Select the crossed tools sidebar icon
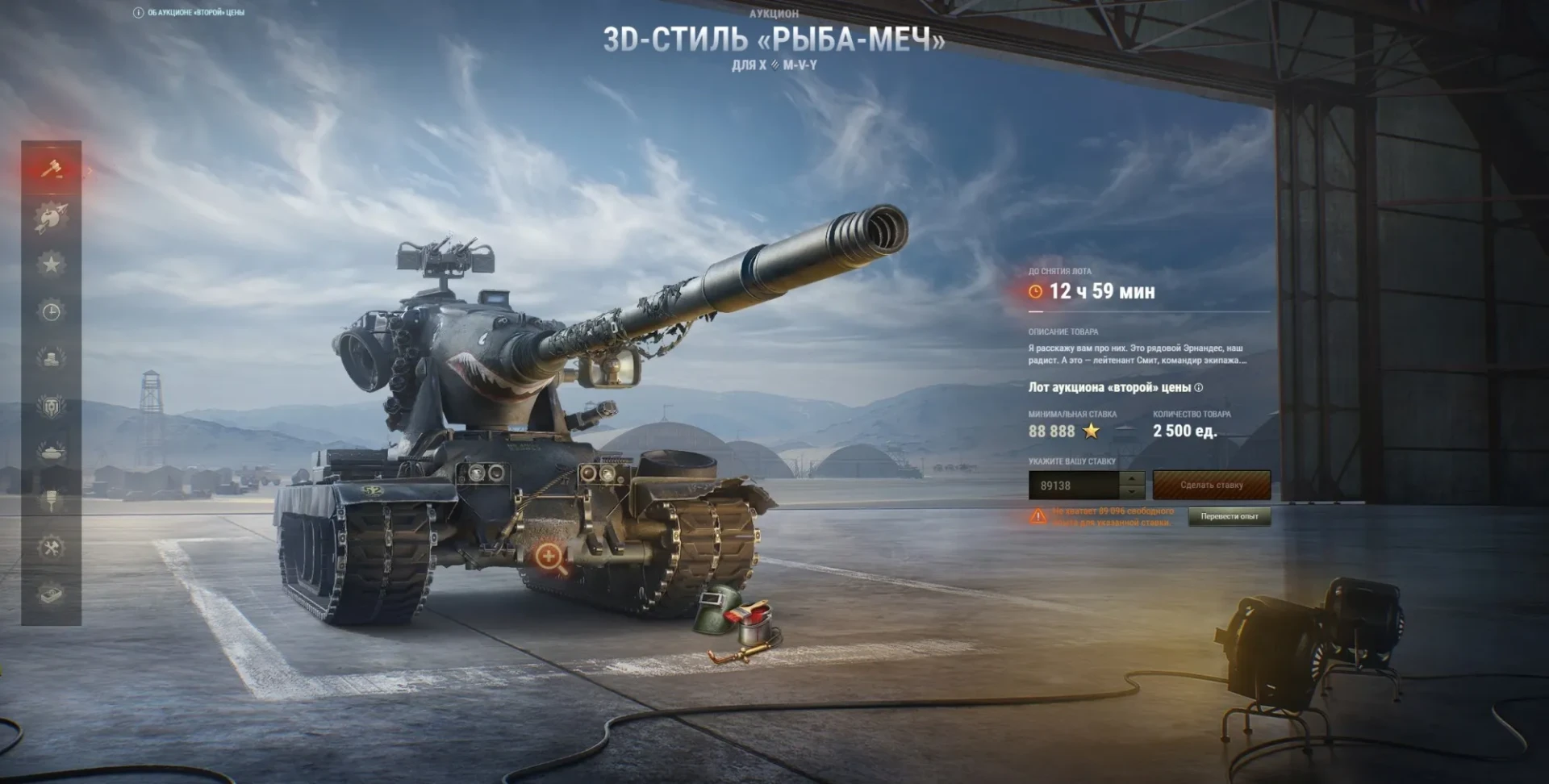Viewport: 1549px width, 784px height. (x=52, y=548)
